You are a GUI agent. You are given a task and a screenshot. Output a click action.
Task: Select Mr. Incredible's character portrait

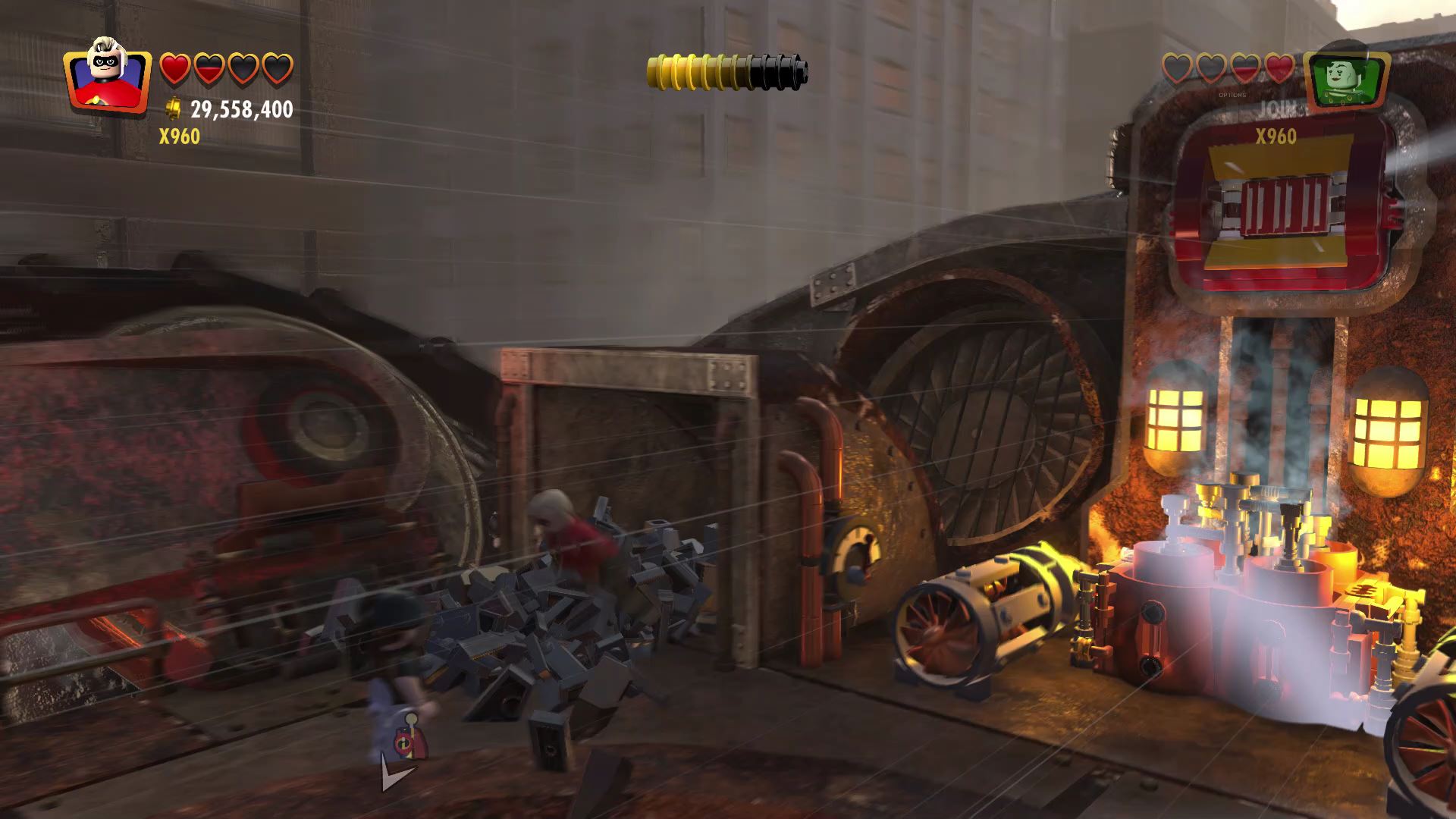(107, 75)
